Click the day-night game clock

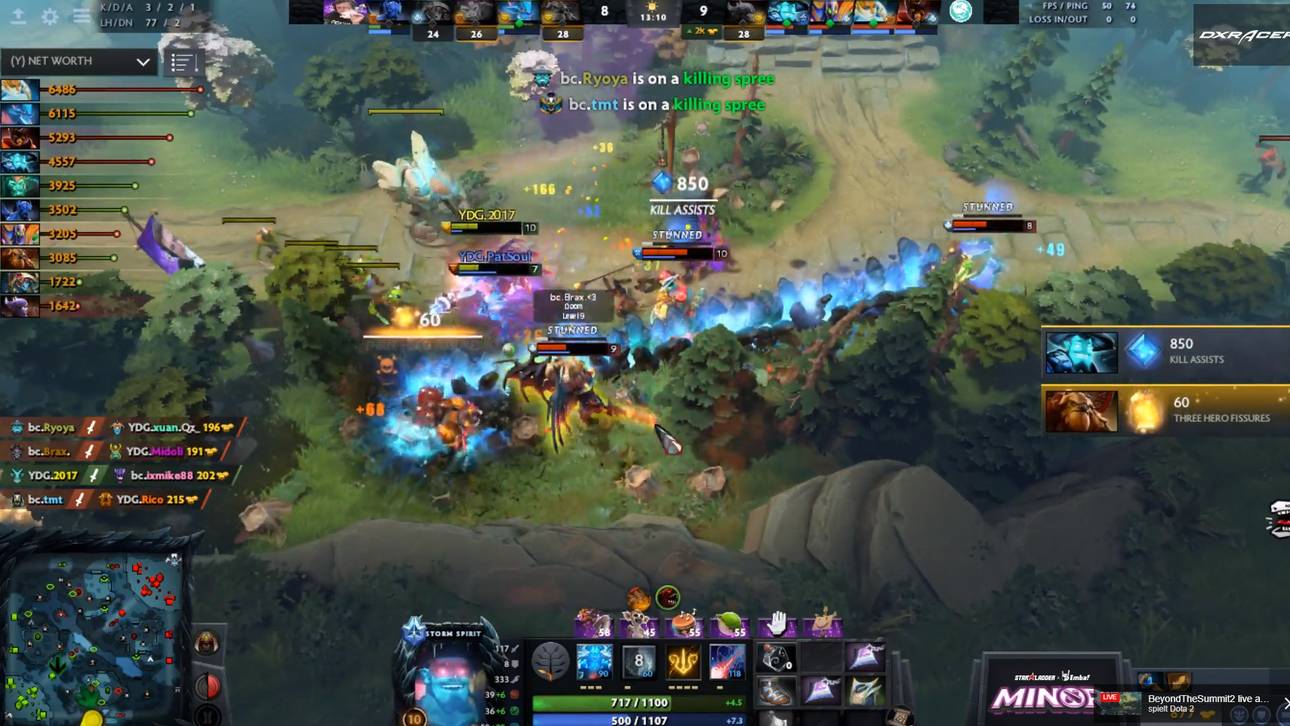pyautogui.click(x=653, y=14)
